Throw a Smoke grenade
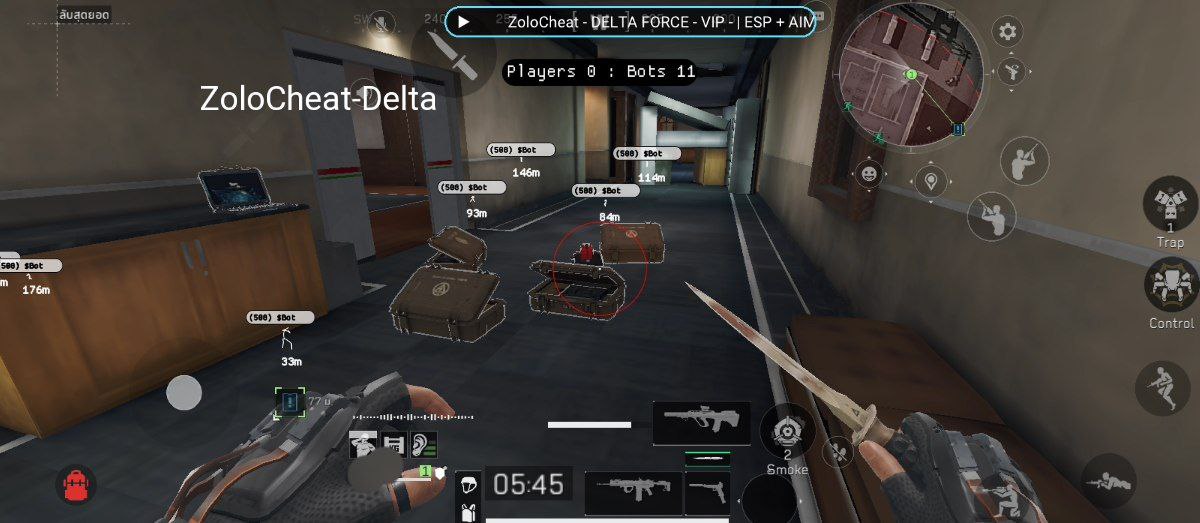This screenshot has height=523, width=1200. pyautogui.click(x=787, y=432)
